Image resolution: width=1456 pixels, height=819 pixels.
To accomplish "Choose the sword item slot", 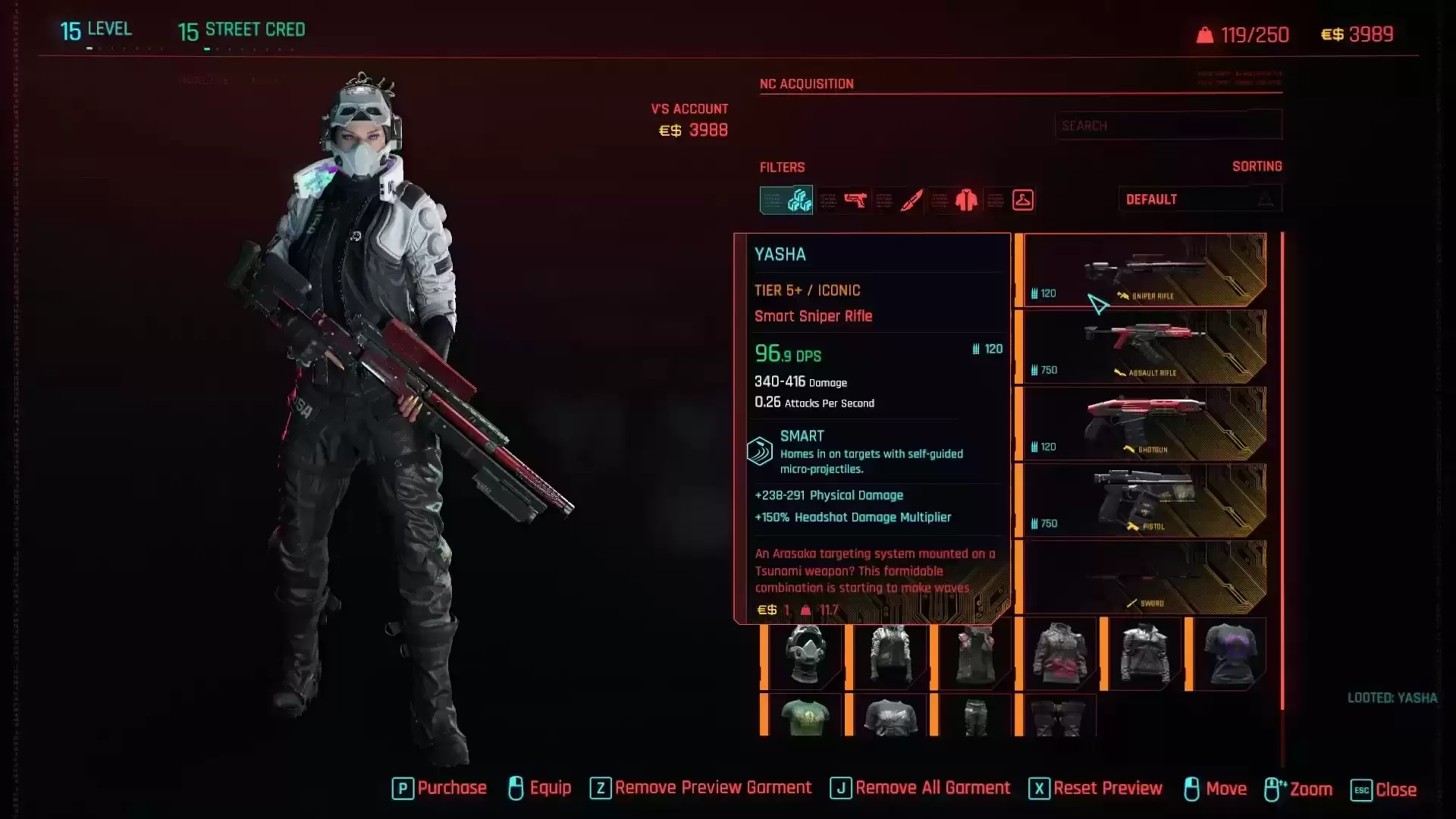I will tap(1144, 577).
